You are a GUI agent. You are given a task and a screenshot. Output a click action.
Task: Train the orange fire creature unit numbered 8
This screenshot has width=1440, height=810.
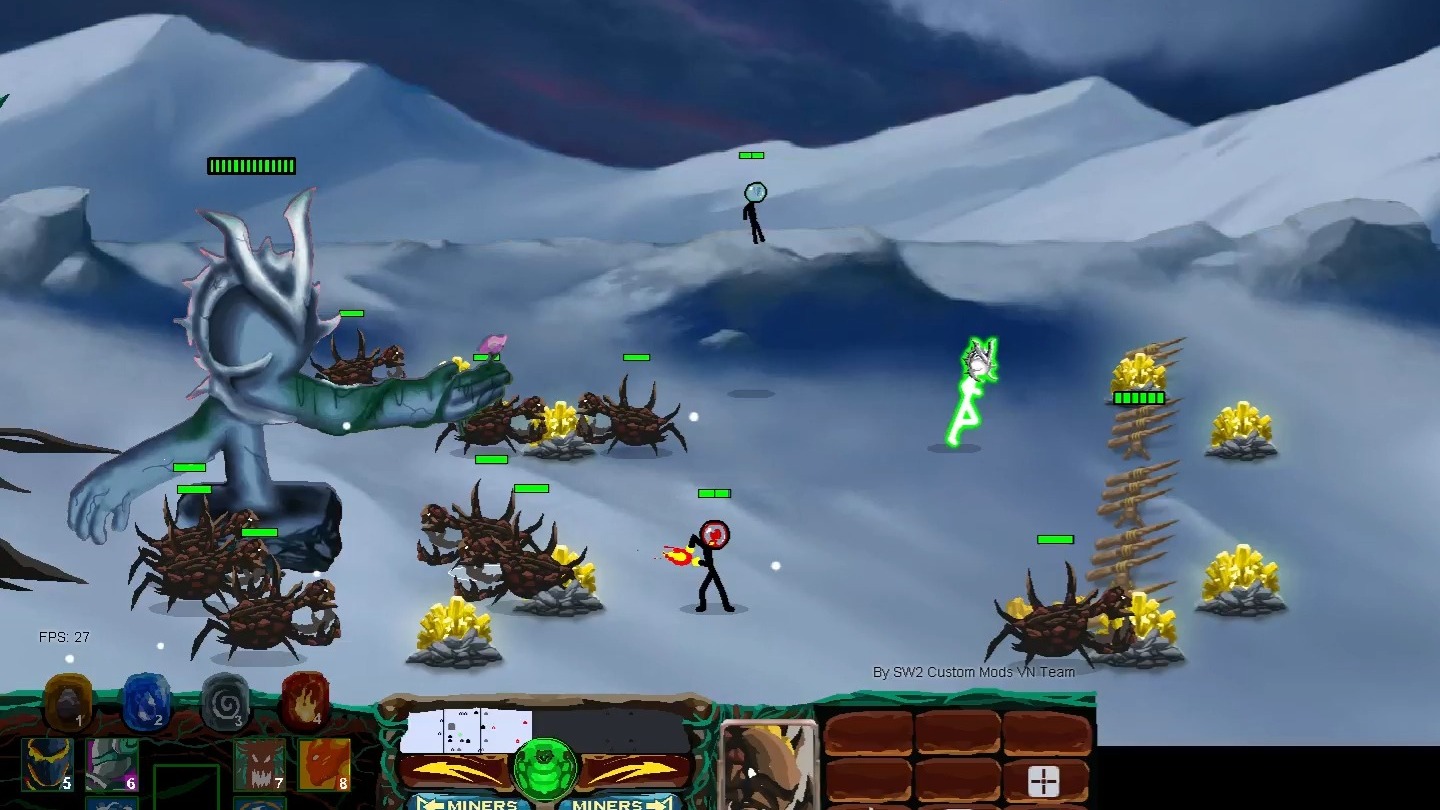[x=324, y=765]
